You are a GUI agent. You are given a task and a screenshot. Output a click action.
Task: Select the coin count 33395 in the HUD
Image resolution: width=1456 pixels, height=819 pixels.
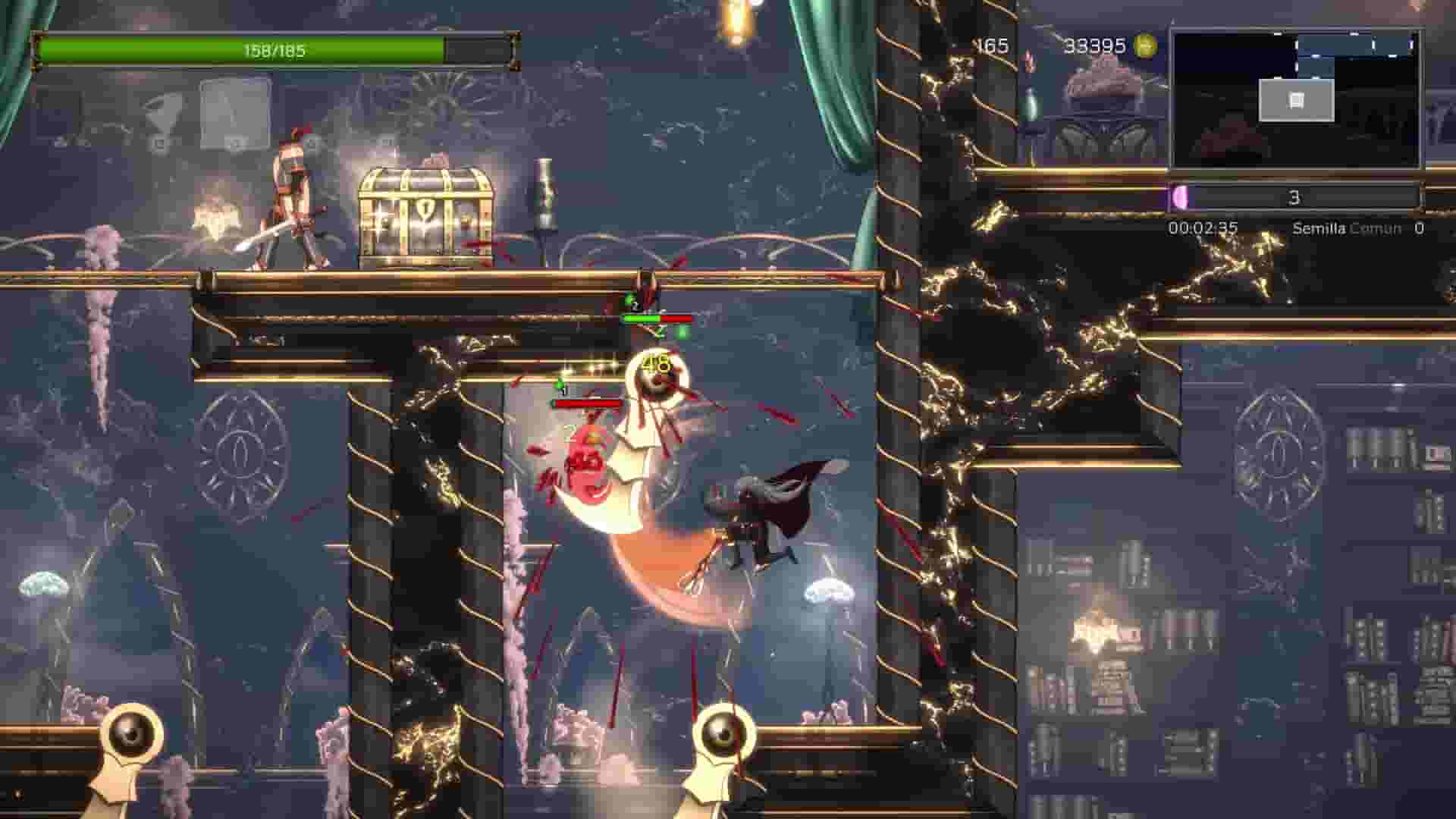point(1092,45)
